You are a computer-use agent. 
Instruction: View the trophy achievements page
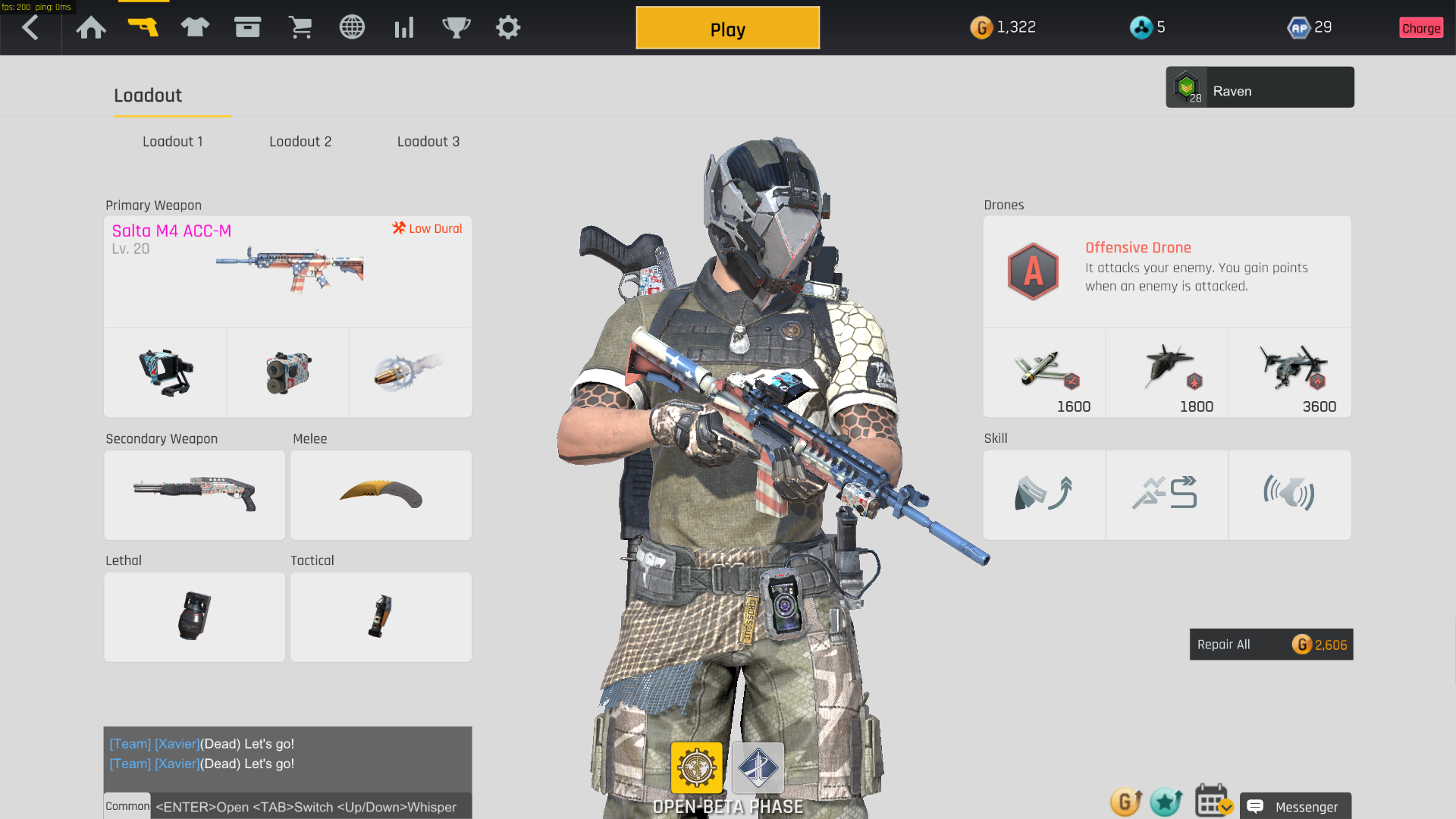pyautogui.click(x=457, y=28)
